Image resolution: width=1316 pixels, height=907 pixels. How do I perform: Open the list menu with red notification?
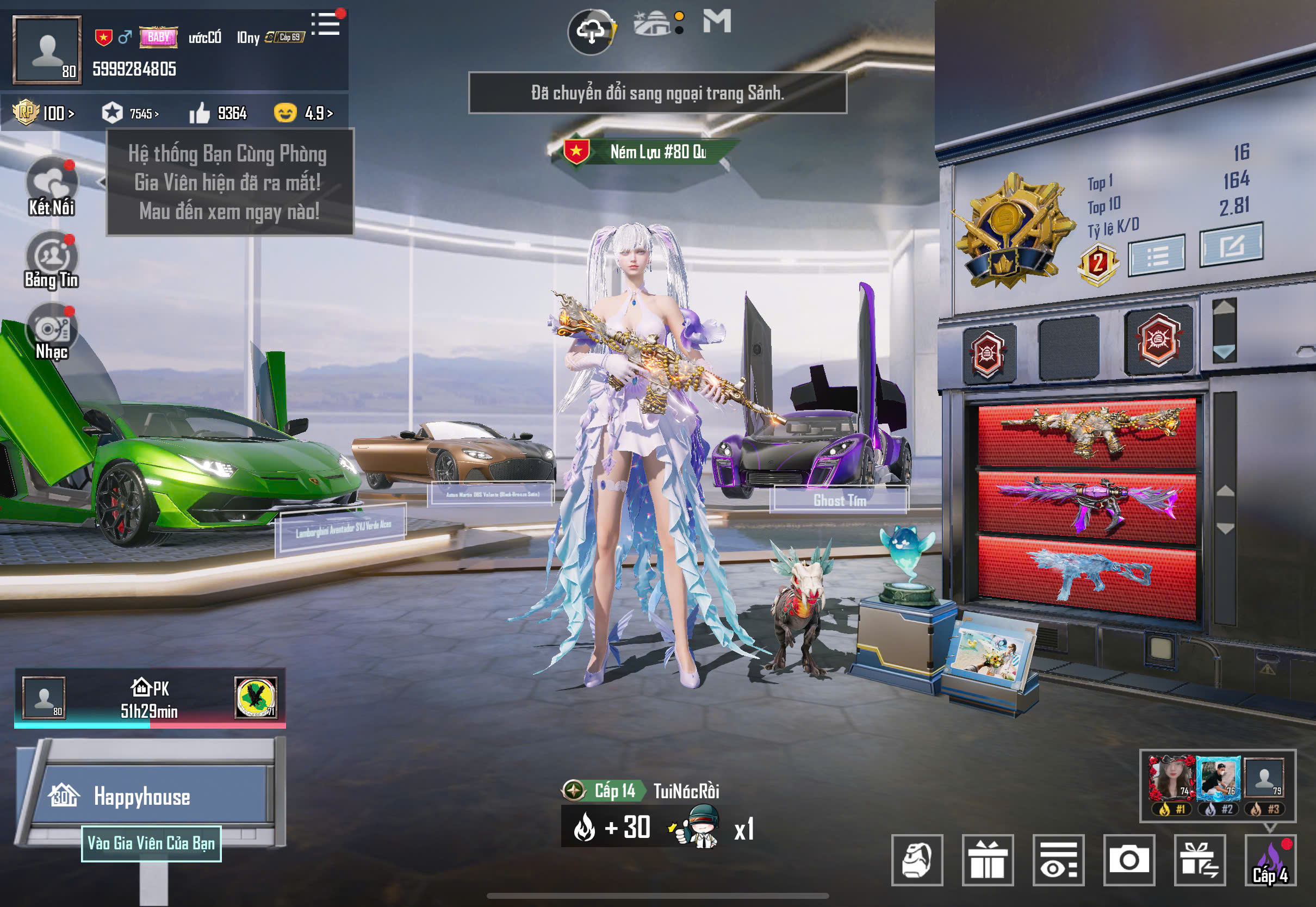click(x=327, y=24)
